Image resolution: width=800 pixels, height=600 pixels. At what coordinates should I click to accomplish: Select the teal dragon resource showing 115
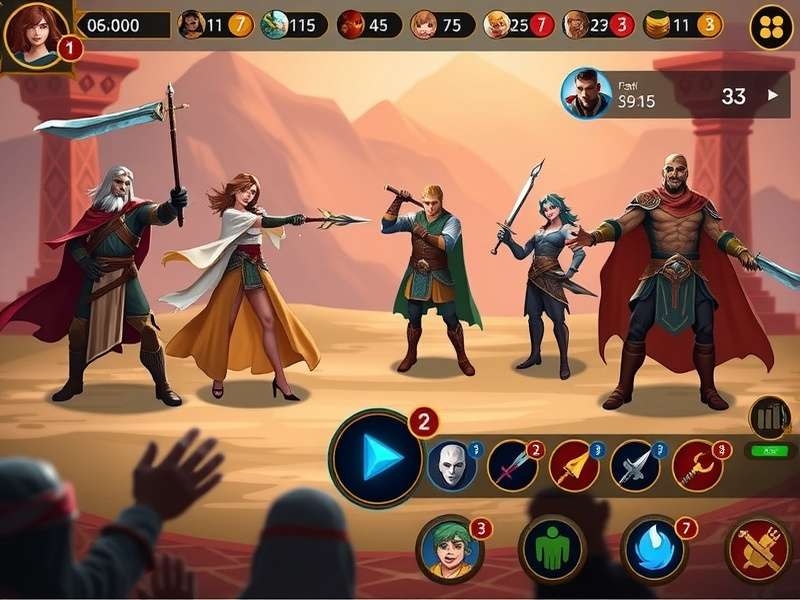tap(275, 25)
